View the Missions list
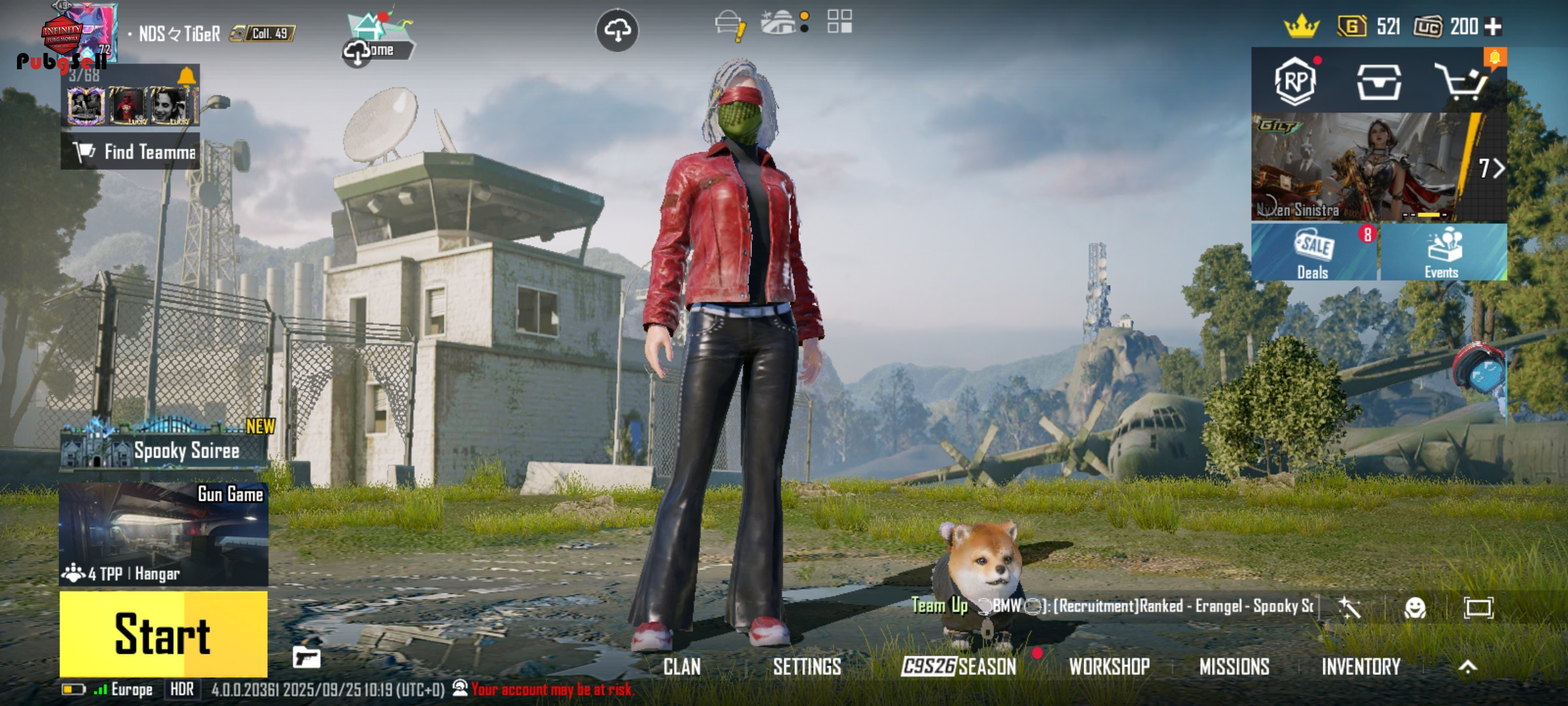 point(1234,667)
